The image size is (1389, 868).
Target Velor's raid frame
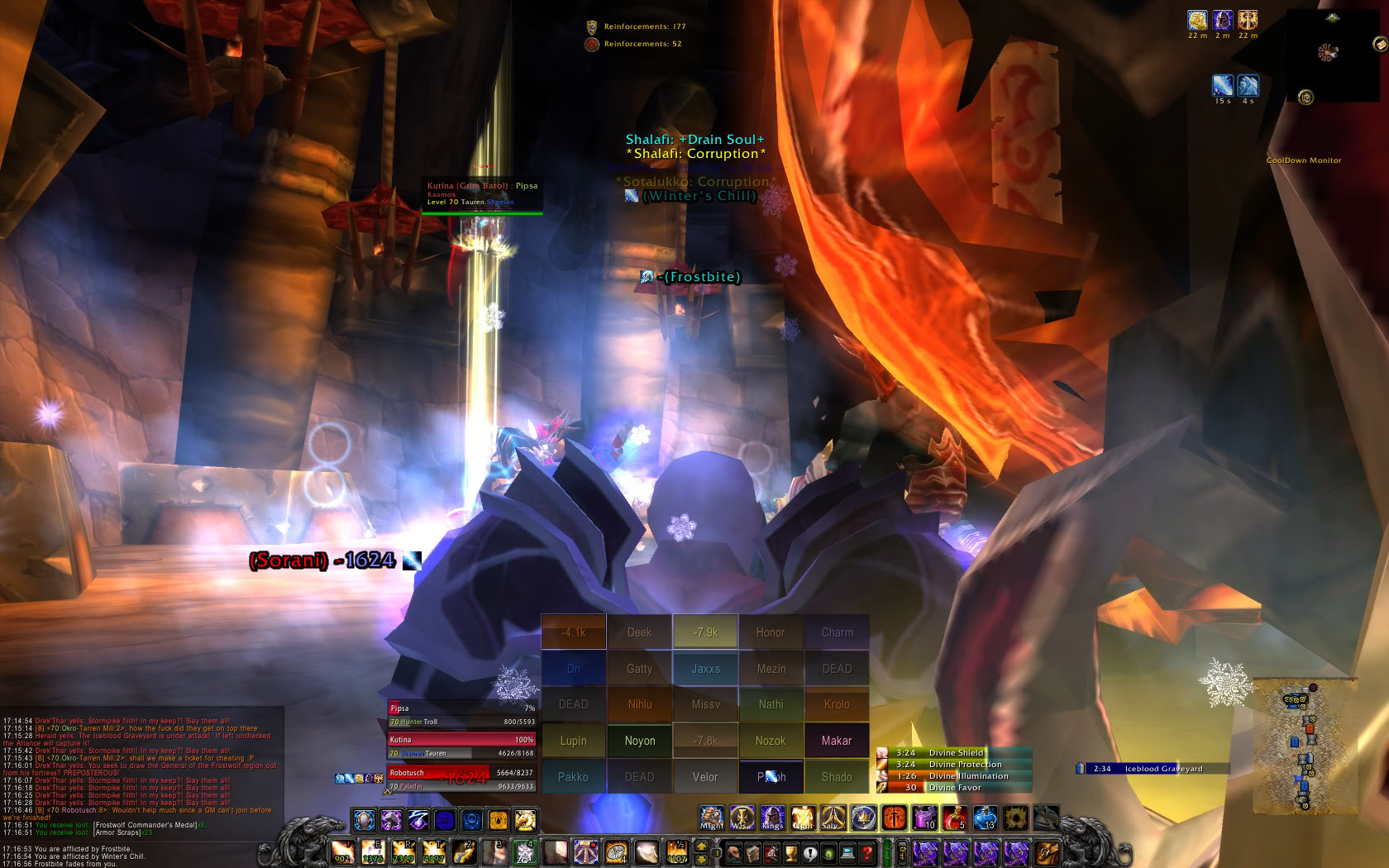[705, 777]
